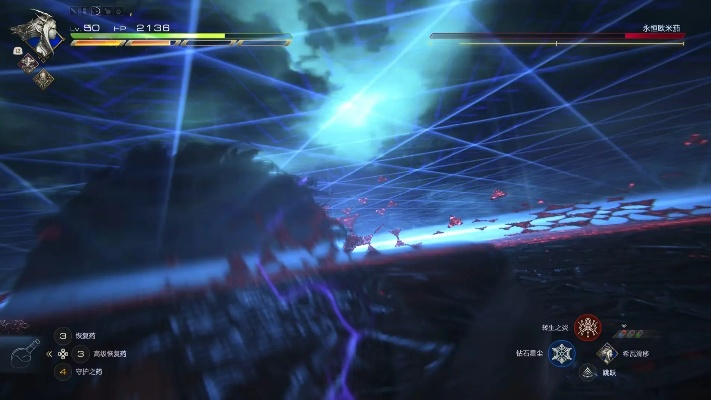Click the potion flask item icon
The height and width of the screenshot is (400, 711).
[x=26, y=353]
